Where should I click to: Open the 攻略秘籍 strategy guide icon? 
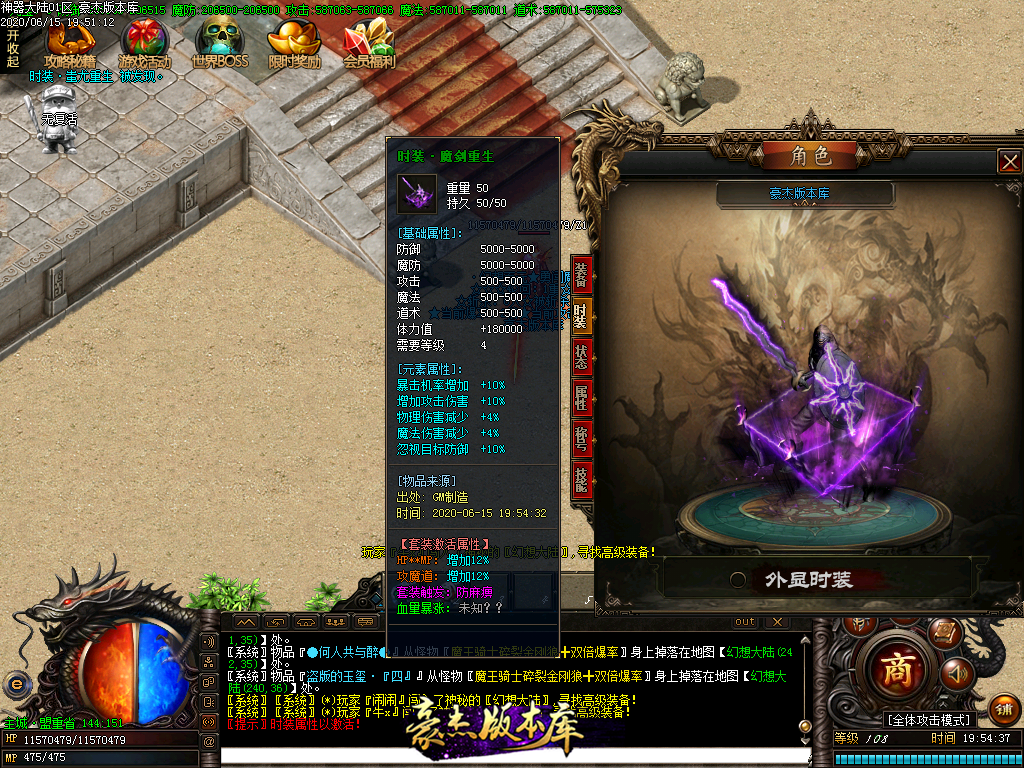[69, 41]
